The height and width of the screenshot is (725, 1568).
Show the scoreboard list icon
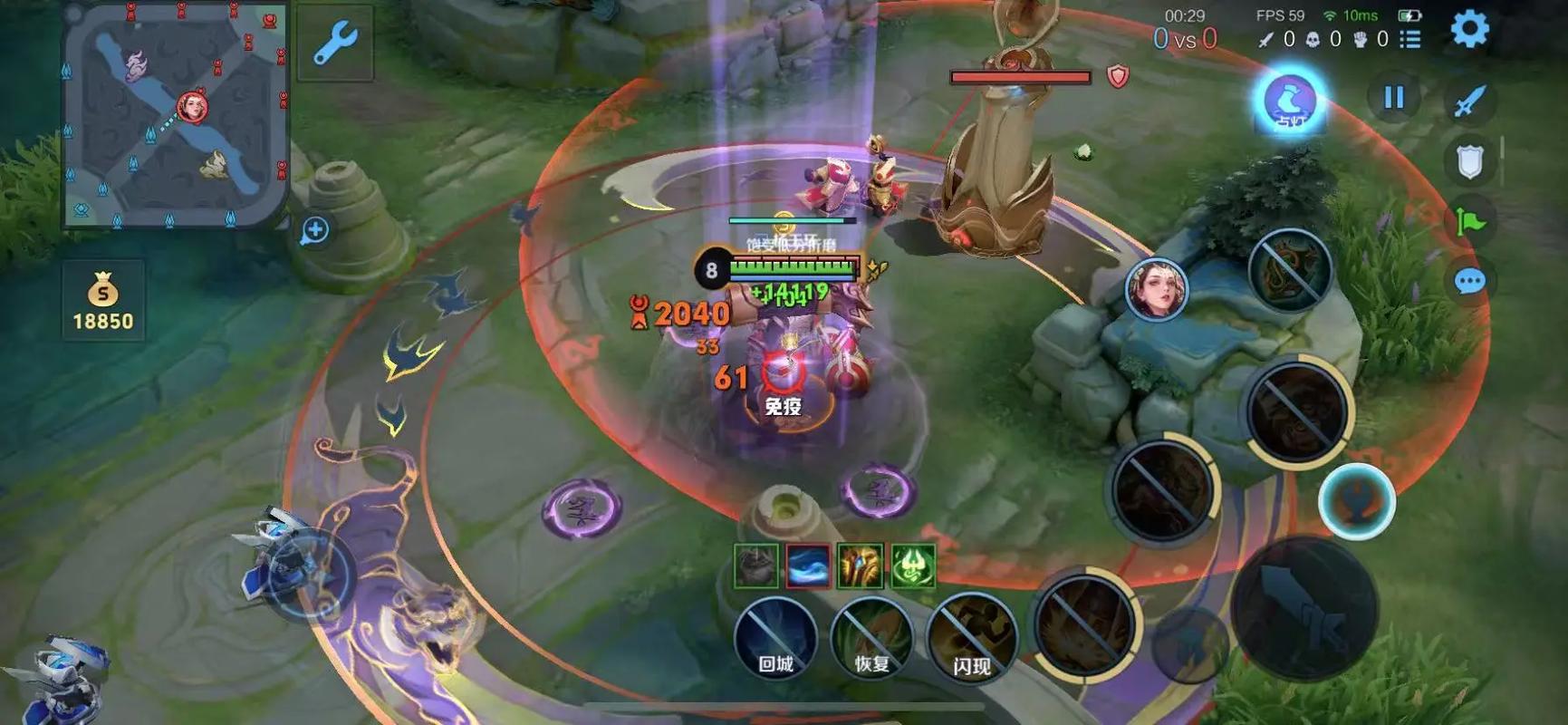click(x=1410, y=39)
